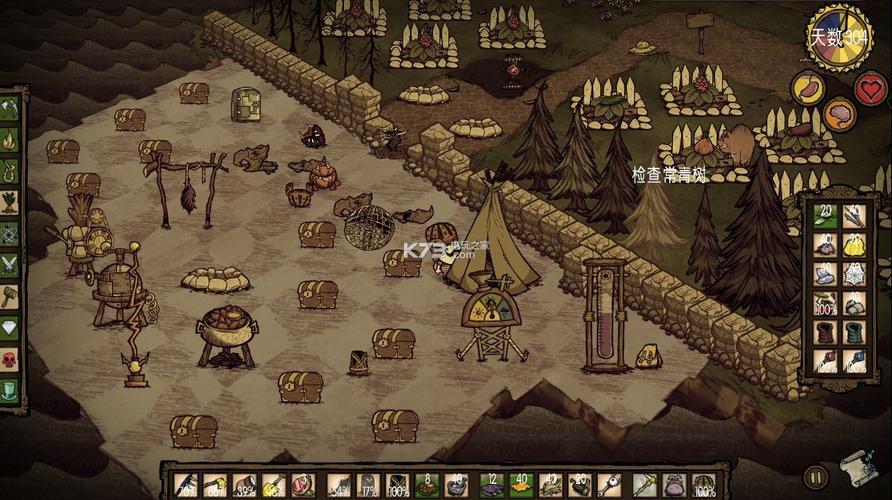Open the Science tab with atom icon
The image size is (892, 500).
[x=10, y=234]
